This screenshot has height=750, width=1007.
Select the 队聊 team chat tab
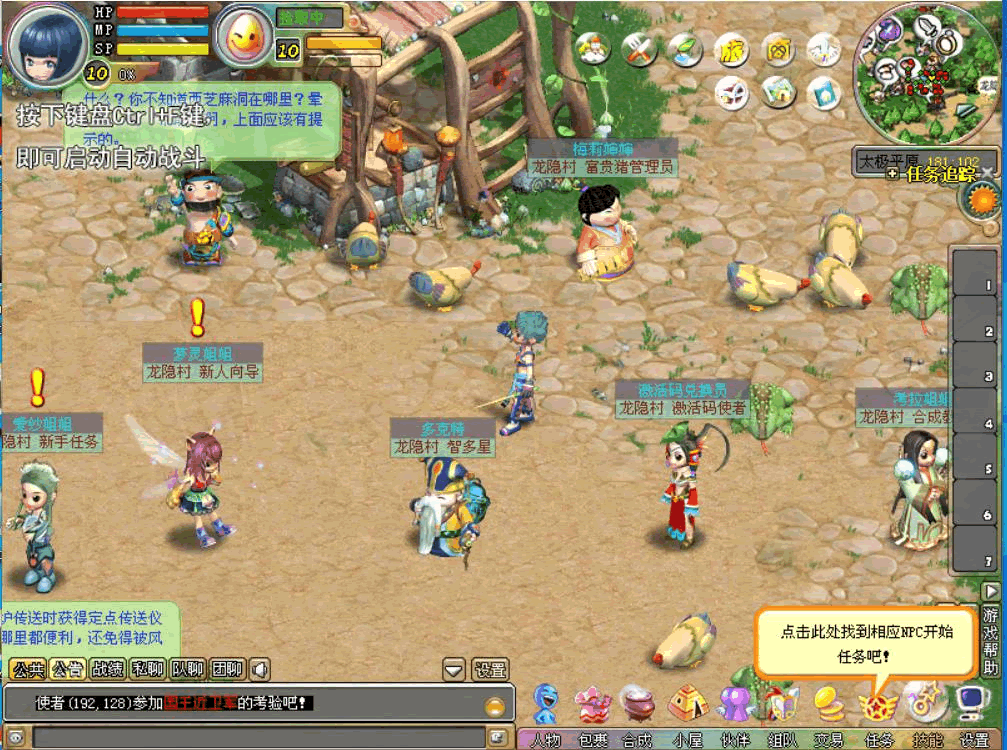(187, 669)
